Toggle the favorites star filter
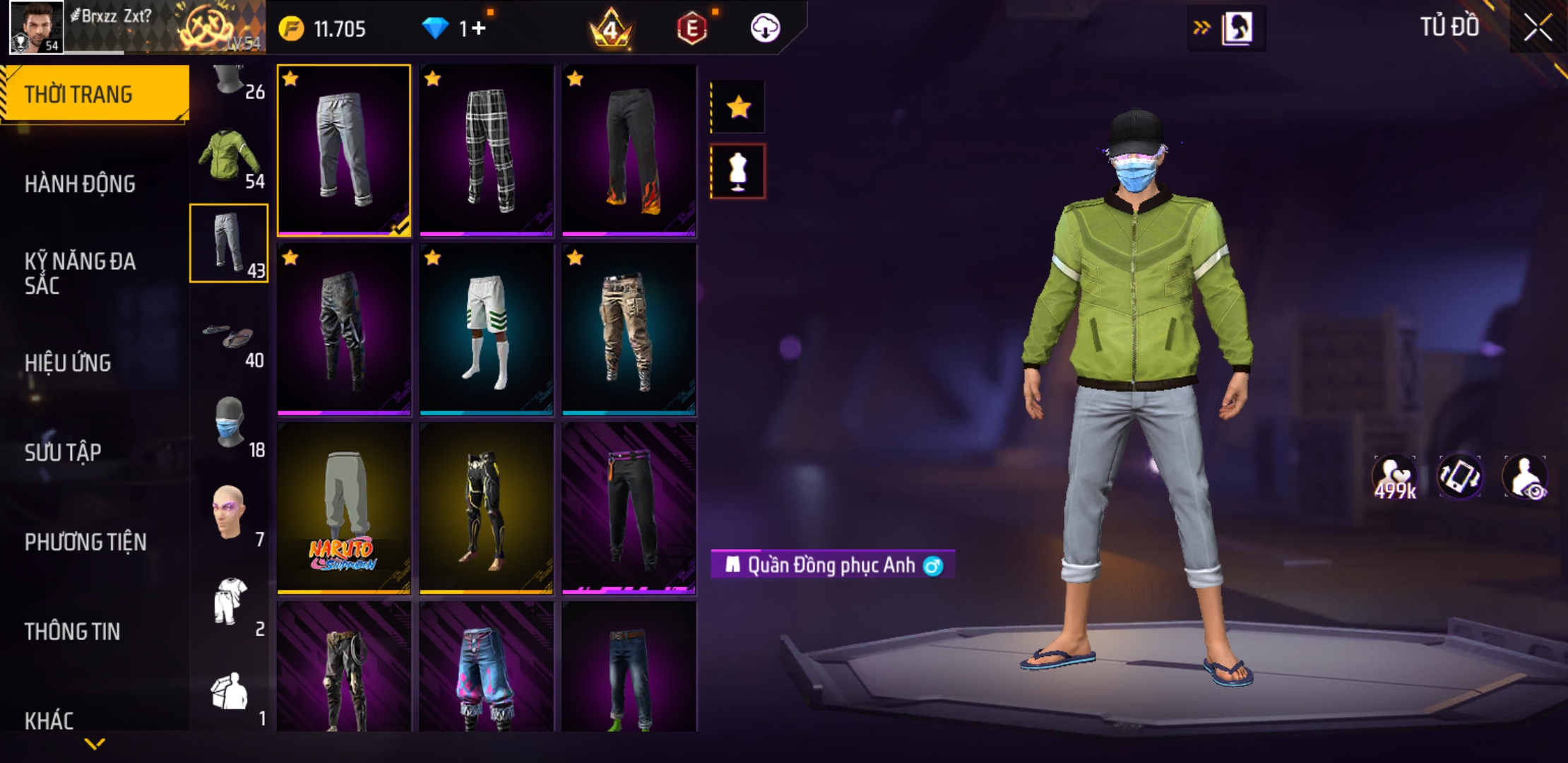 coord(738,107)
